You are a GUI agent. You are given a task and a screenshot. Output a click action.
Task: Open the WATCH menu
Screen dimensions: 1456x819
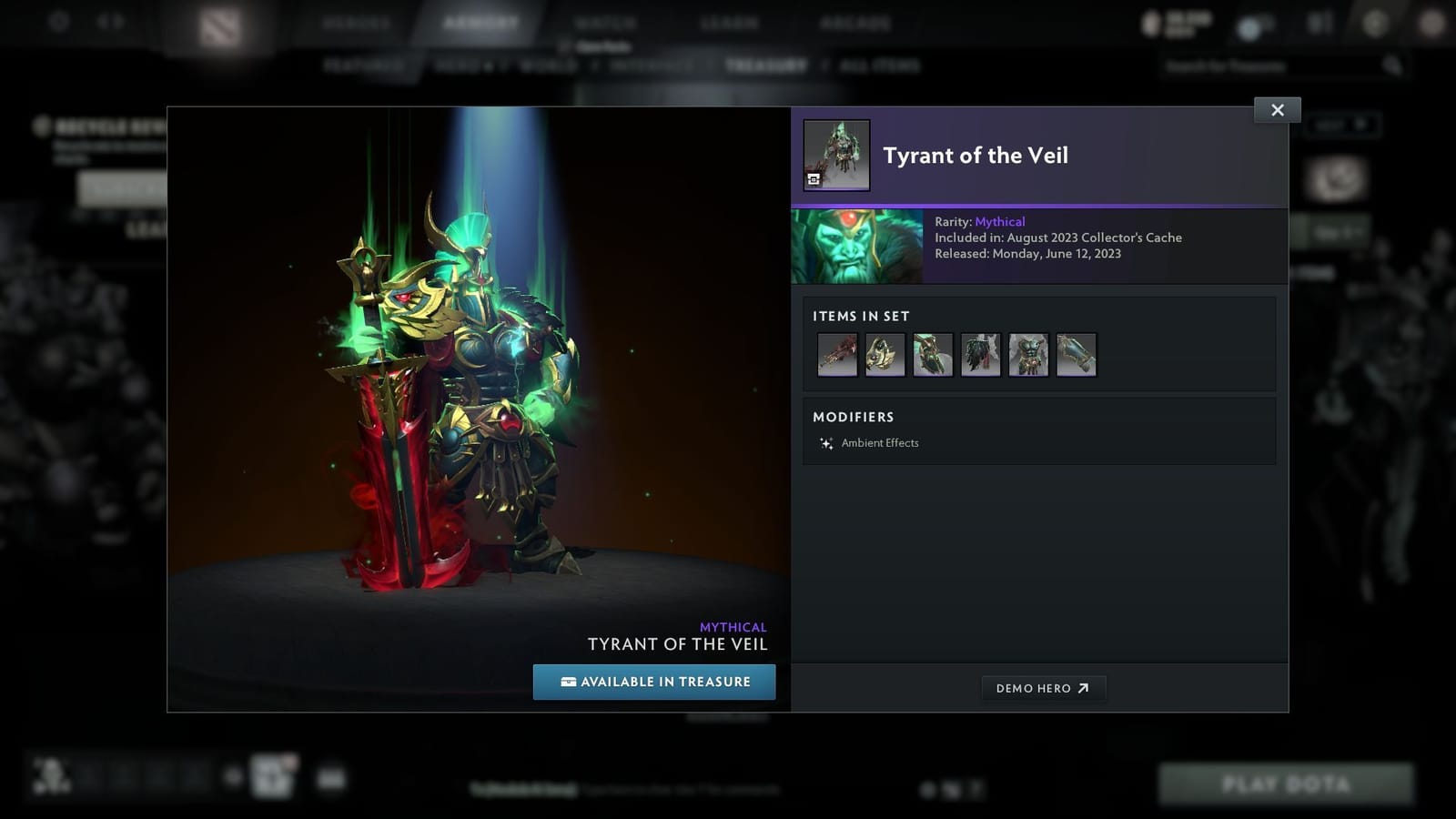pyautogui.click(x=607, y=21)
